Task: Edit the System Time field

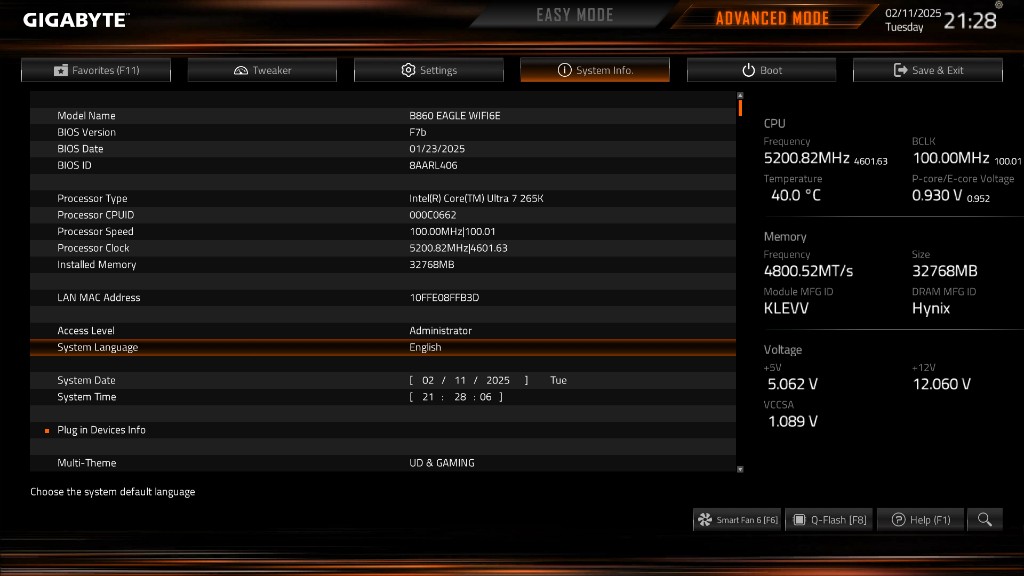Action: pyautogui.click(x=456, y=397)
